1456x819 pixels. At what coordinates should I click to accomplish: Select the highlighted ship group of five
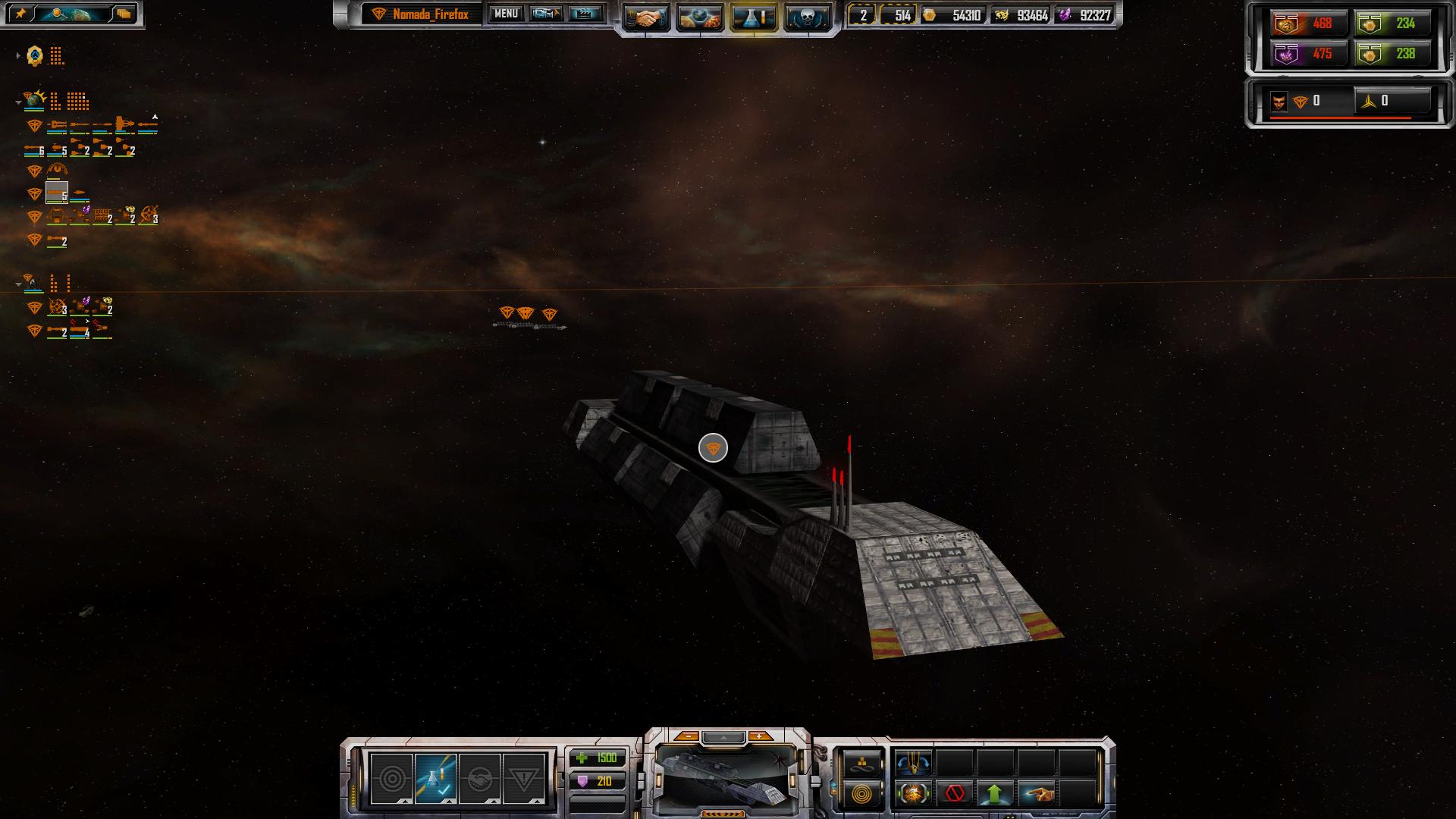pyautogui.click(x=57, y=193)
